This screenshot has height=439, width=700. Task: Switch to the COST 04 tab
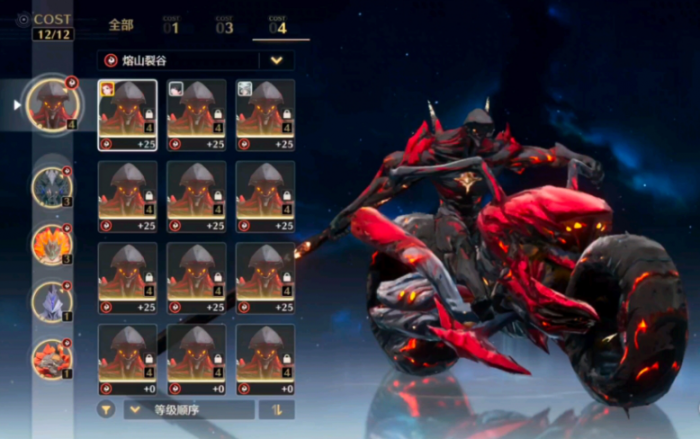click(277, 26)
